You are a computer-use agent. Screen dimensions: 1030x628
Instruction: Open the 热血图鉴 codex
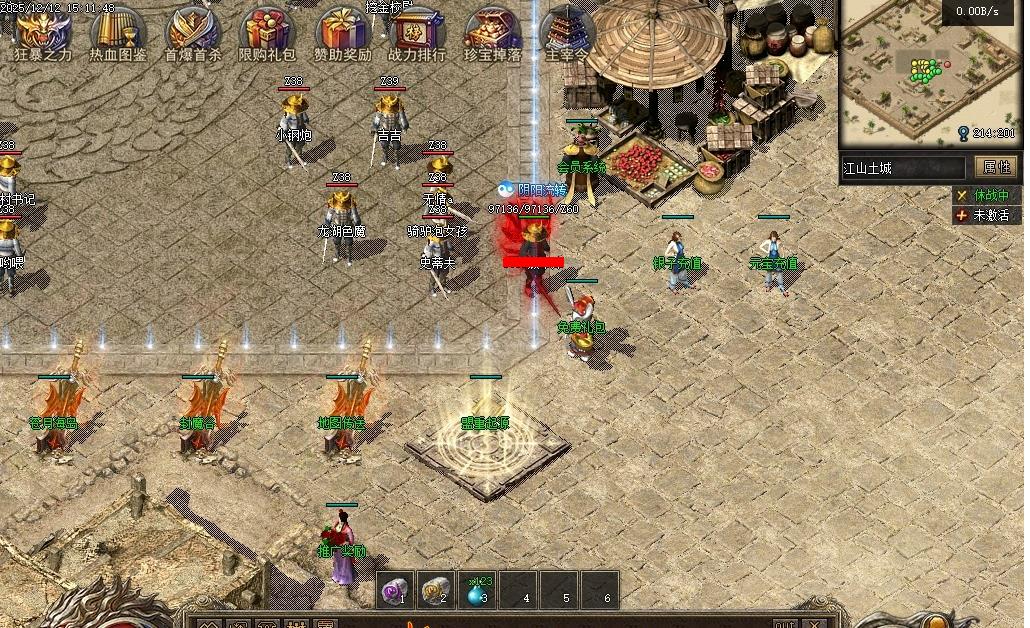coord(117,34)
